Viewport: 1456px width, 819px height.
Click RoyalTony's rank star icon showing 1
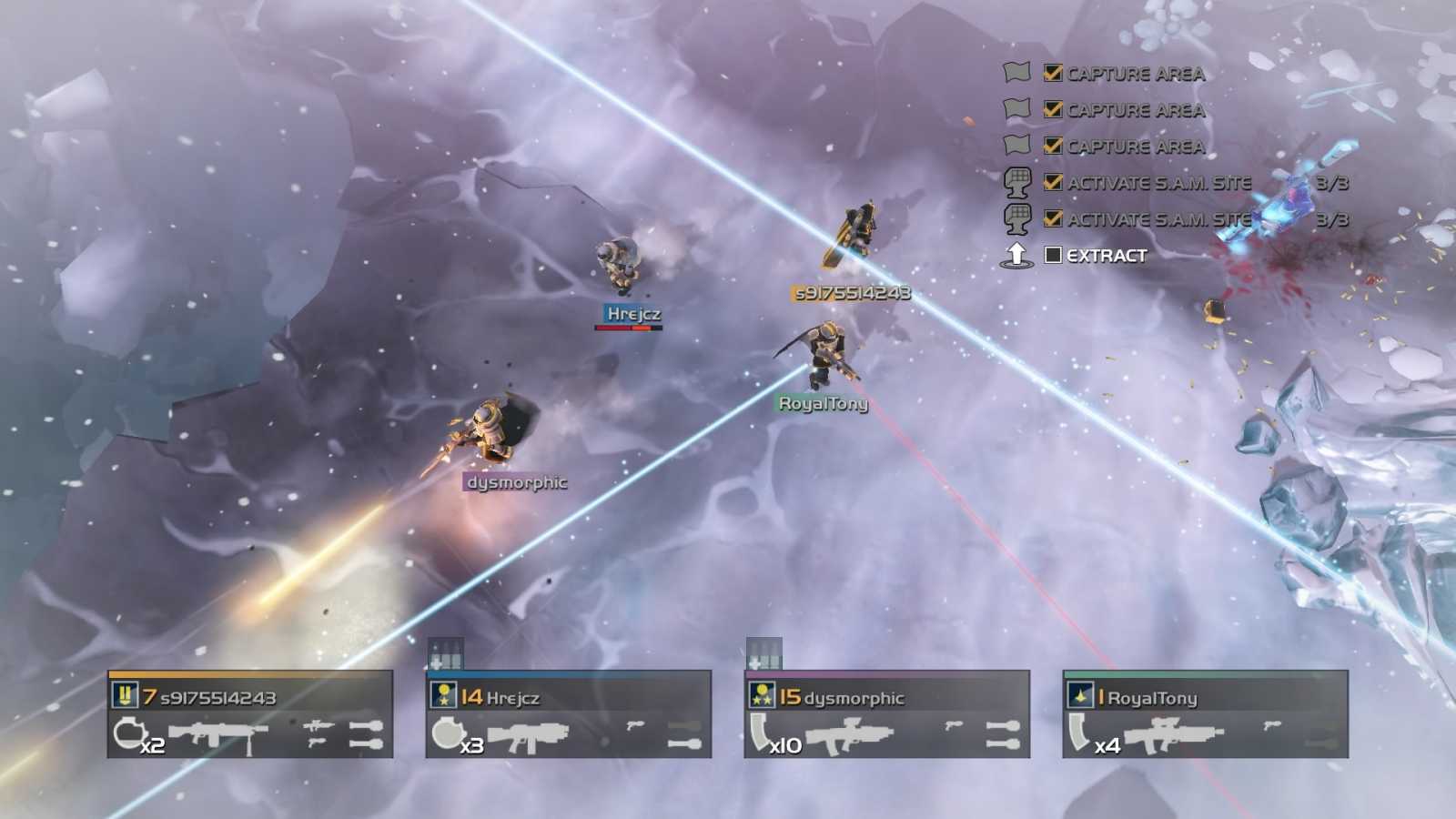(1082, 696)
